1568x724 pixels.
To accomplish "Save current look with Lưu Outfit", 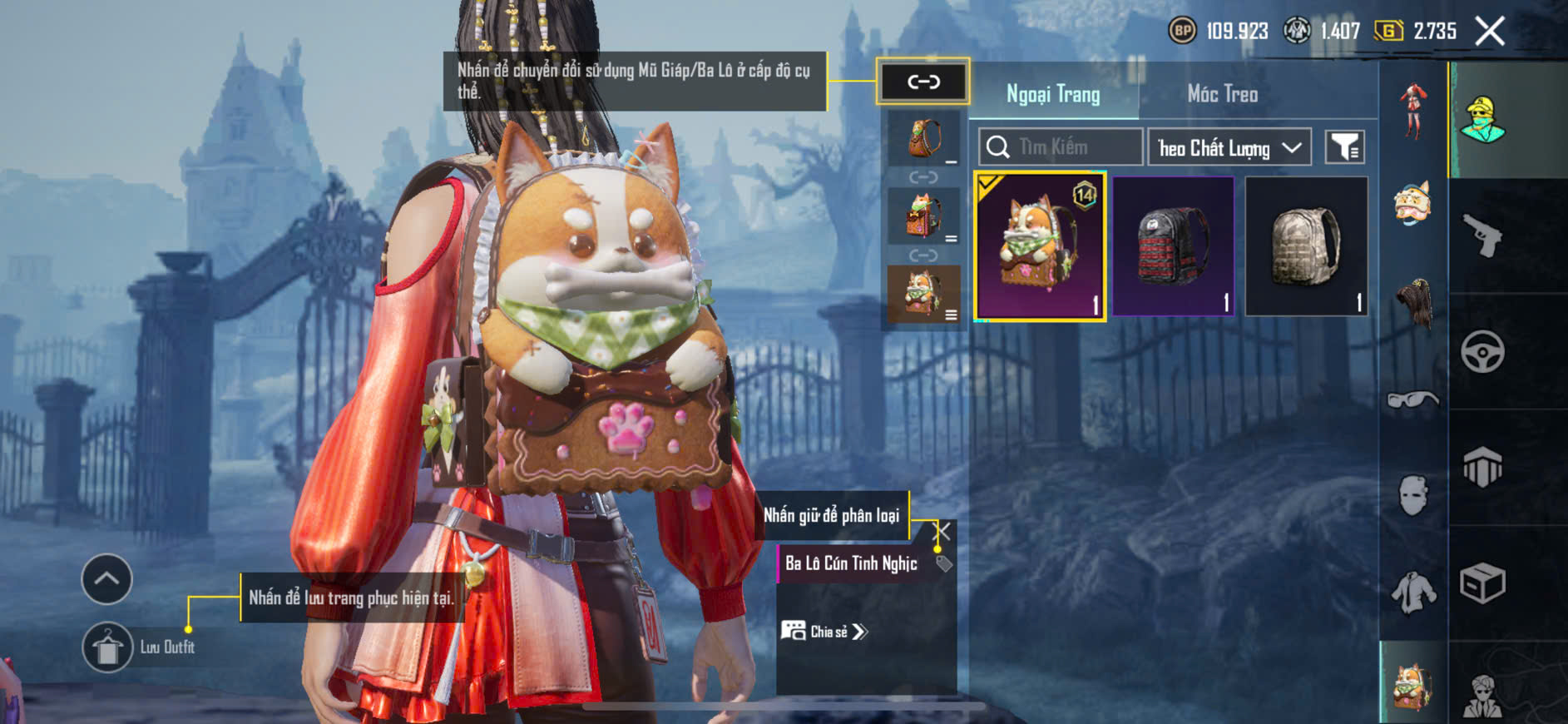I will [108, 647].
